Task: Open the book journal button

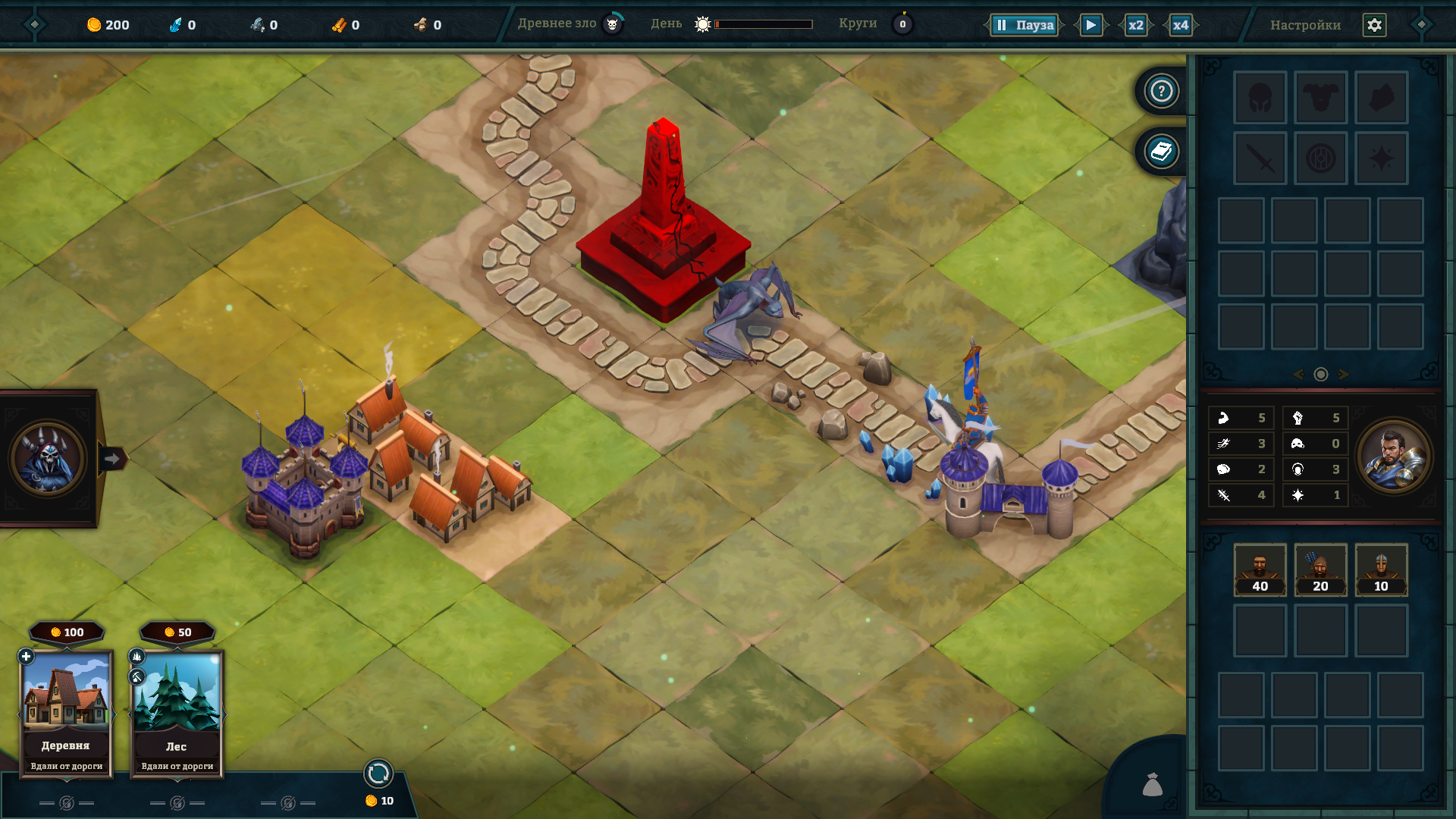Action: click(x=1161, y=152)
